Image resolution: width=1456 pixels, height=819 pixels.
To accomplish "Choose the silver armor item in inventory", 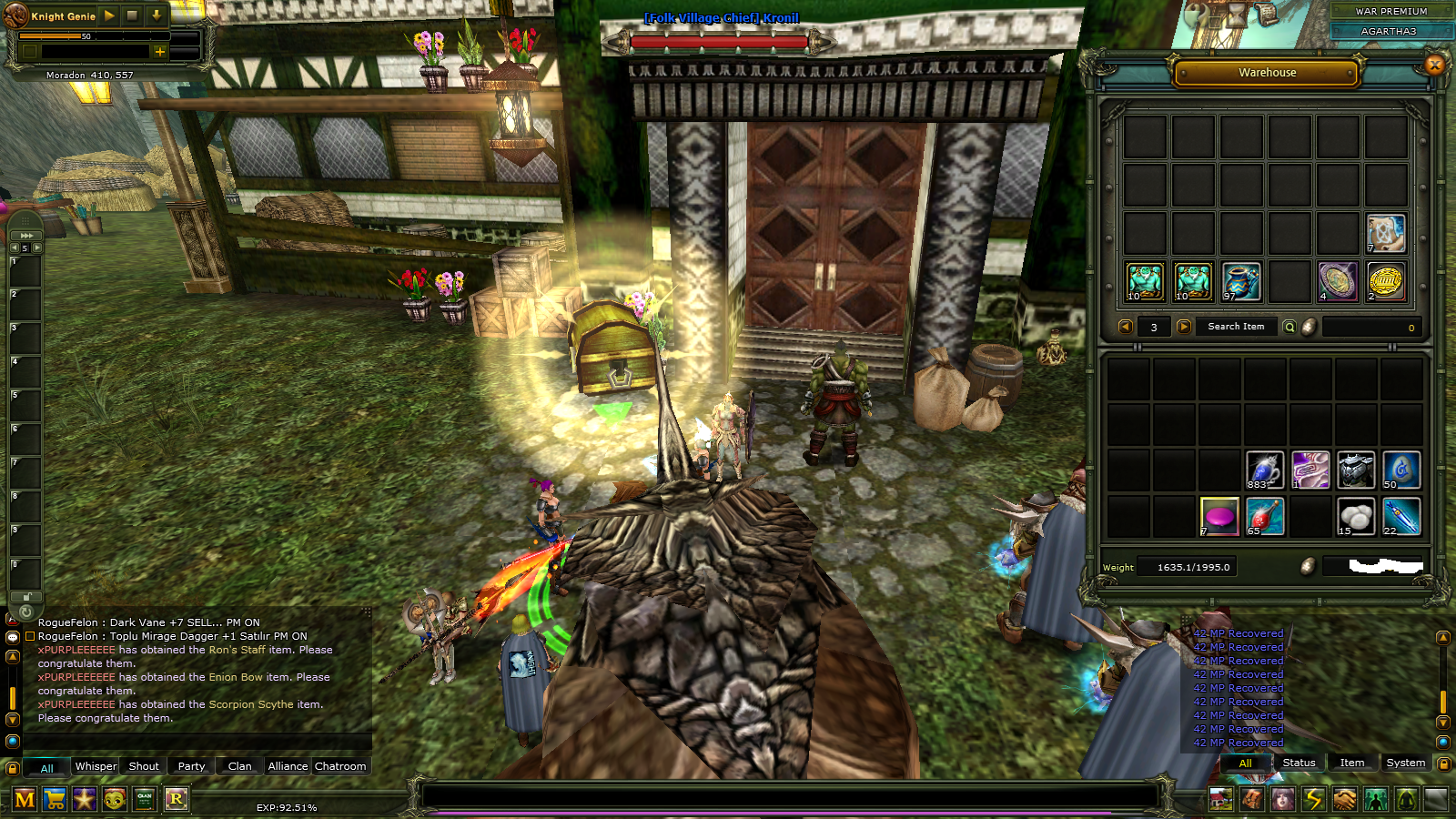I will pyautogui.click(x=1355, y=470).
